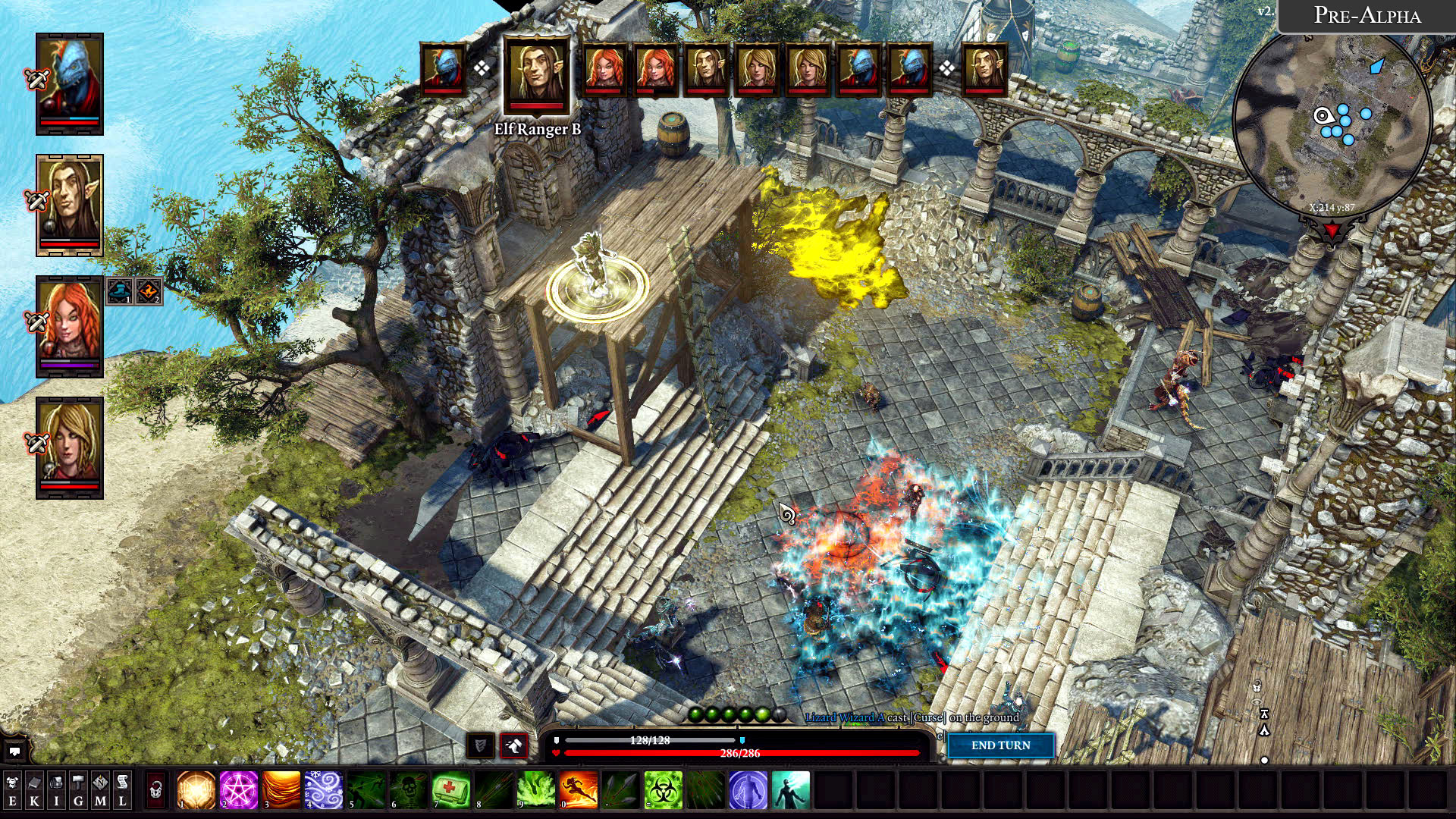Toggle the flame status icon beside the hat
Screen dimensions: 1456x819
click(149, 290)
